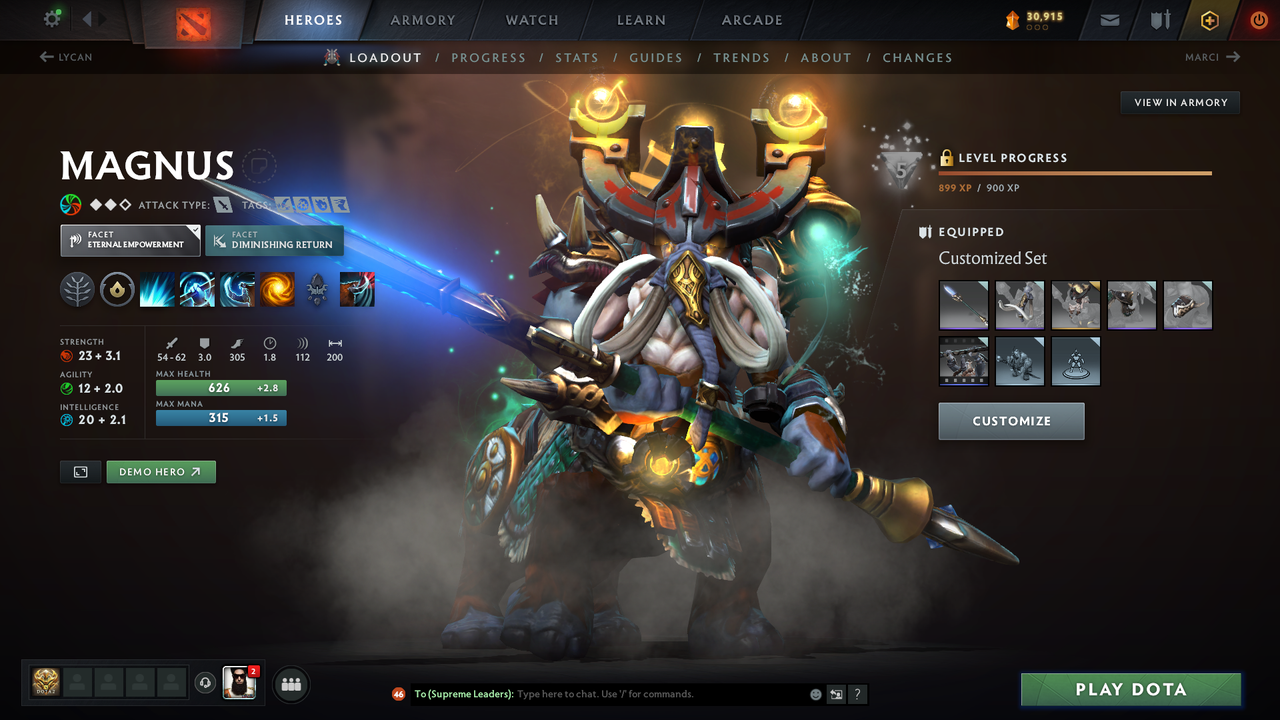Expand the friends list icon near chat
This screenshot has width=1280, height=720.
click(289, 684)
